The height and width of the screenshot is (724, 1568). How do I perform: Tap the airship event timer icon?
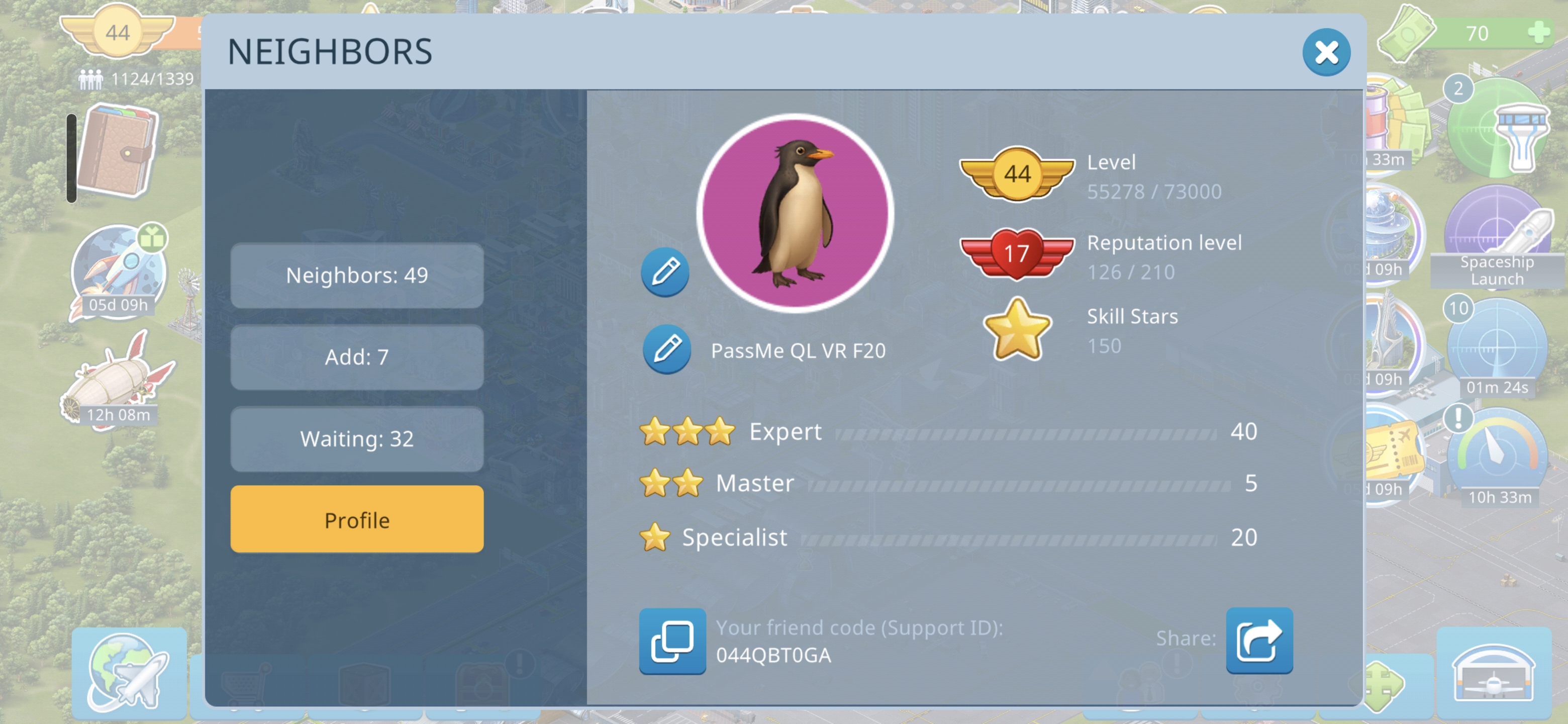click(x=118, y=381)
